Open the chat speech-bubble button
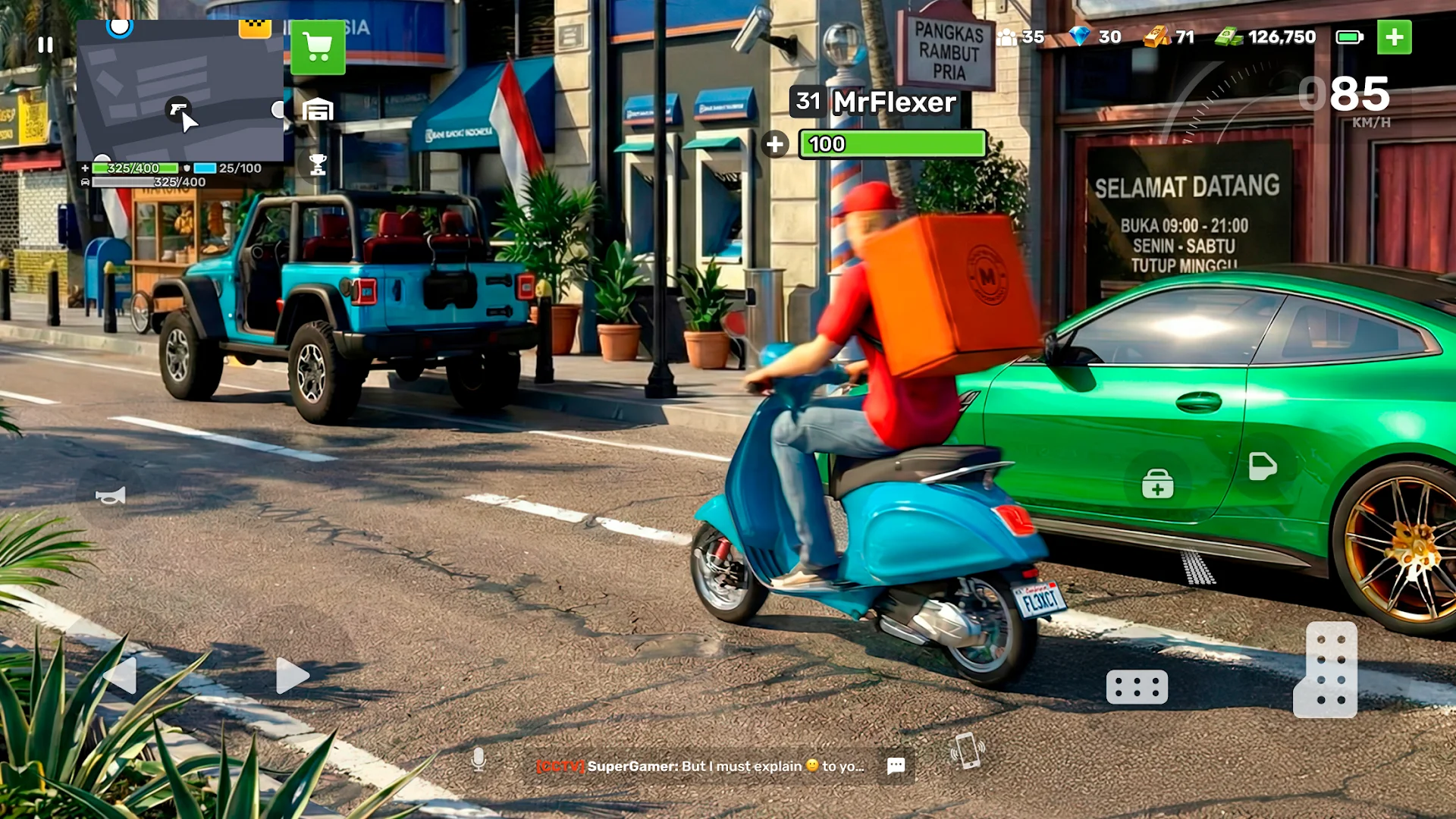1456x819 pixels. tap(896, 766)
